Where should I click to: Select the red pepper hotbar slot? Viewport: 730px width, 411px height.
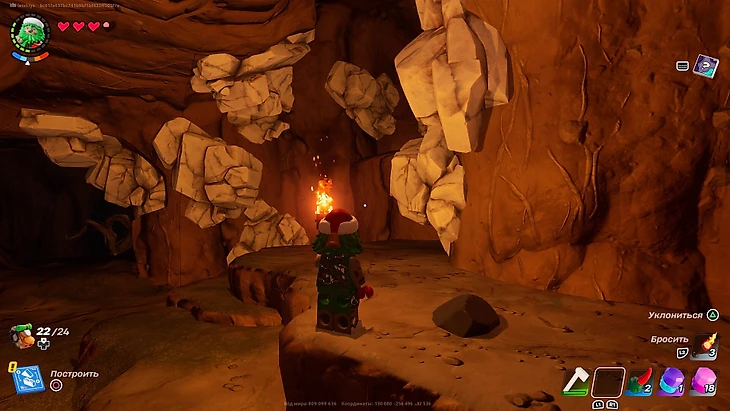tap(641, 382)
